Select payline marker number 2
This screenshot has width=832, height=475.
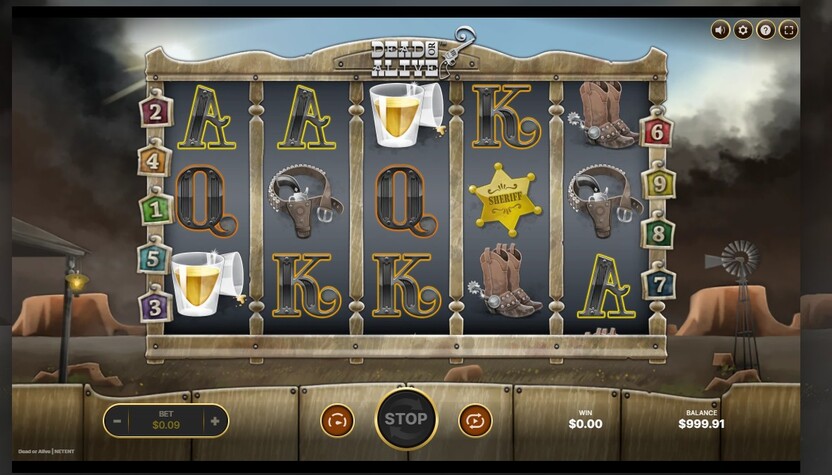[155, 110]
